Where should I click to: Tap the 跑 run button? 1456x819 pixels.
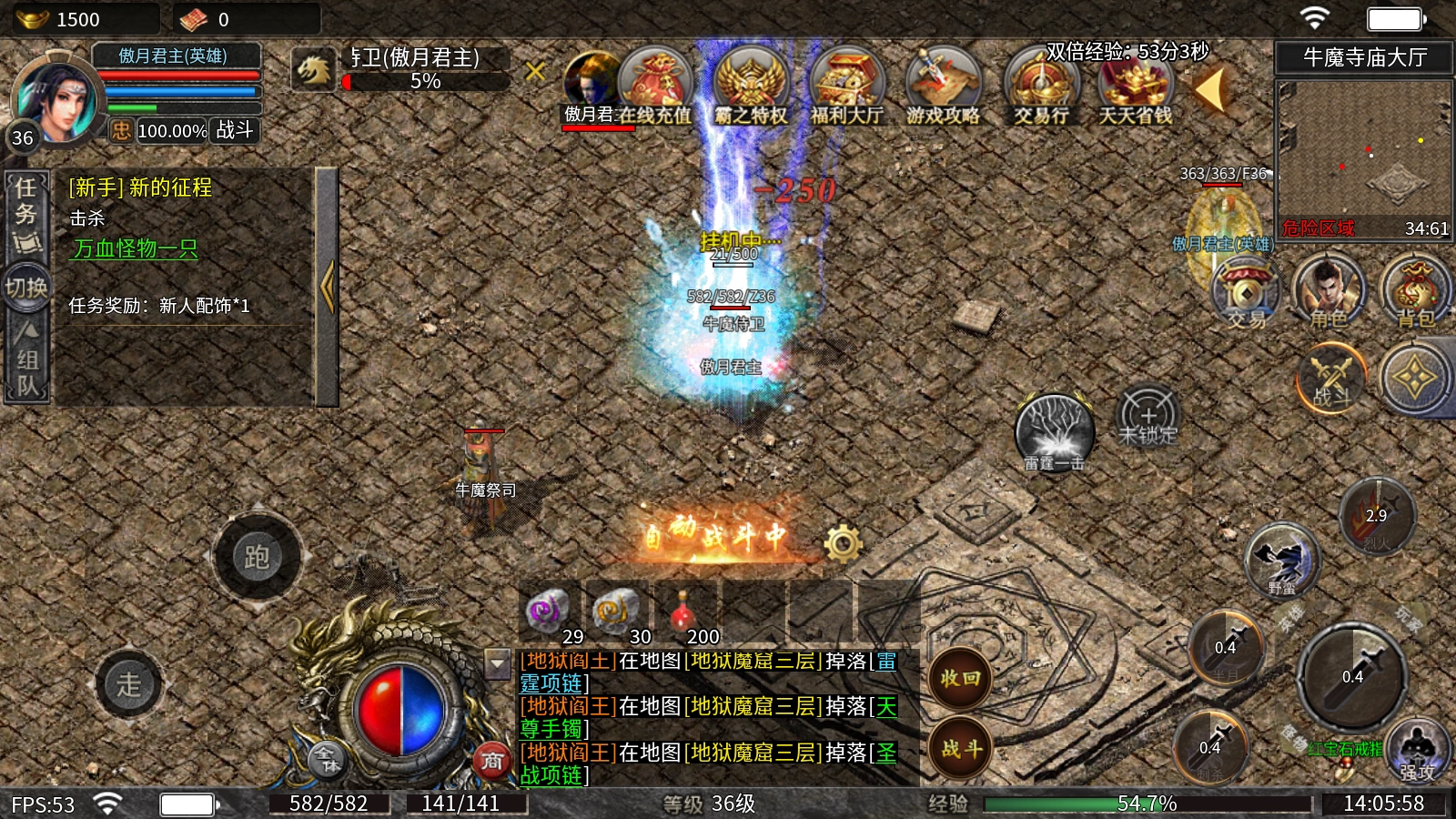pyautogui.click(x=257, y=557)
